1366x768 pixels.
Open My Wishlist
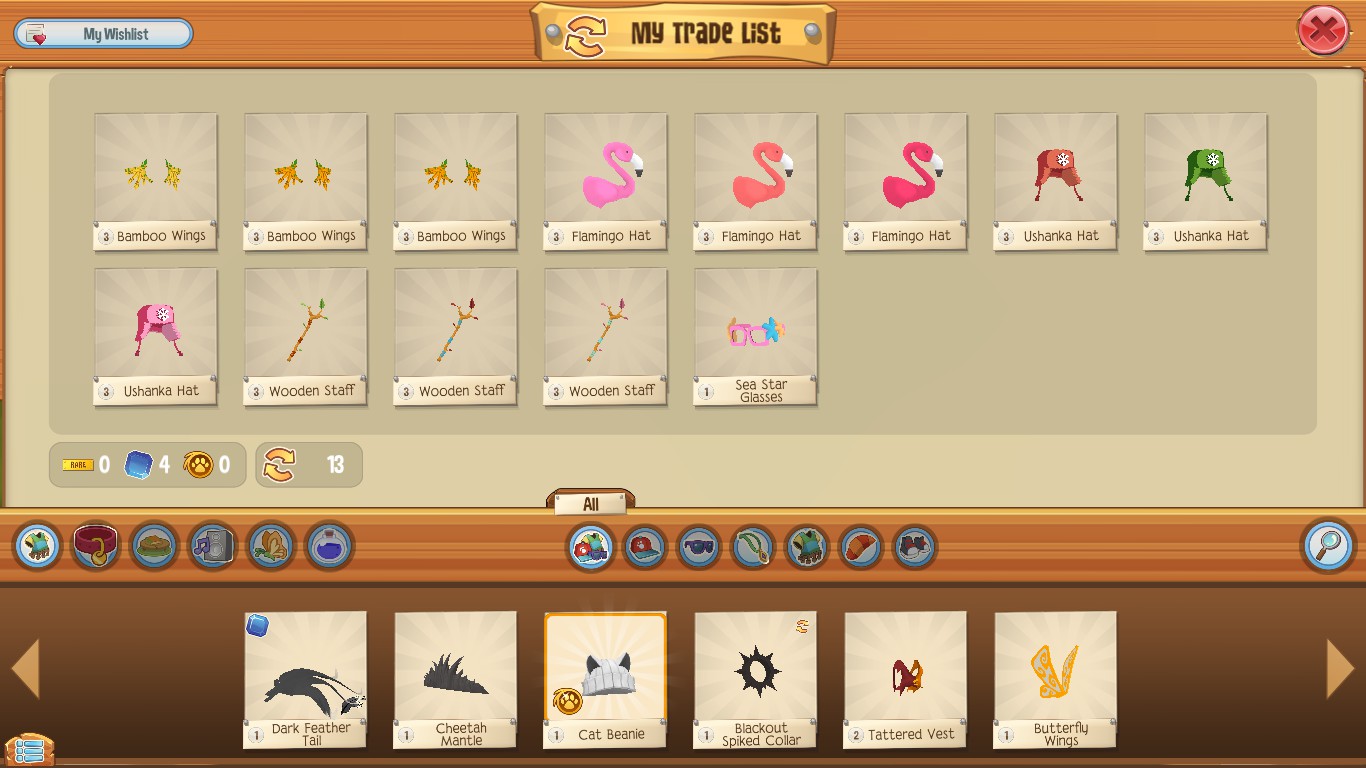103,33
